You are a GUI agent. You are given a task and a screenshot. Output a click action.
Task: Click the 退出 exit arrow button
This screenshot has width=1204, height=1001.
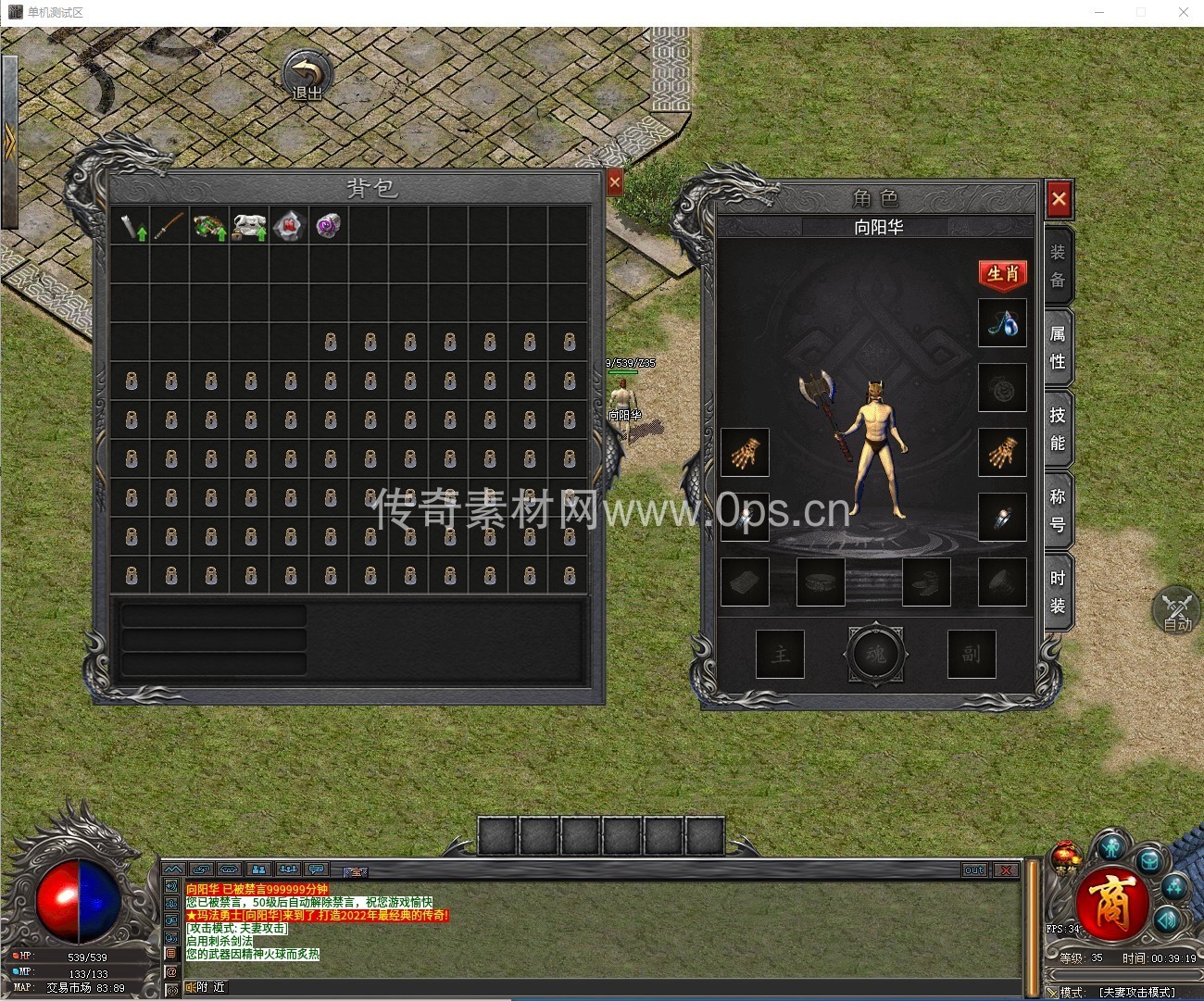pyautogui.click(x=307, y=76)
